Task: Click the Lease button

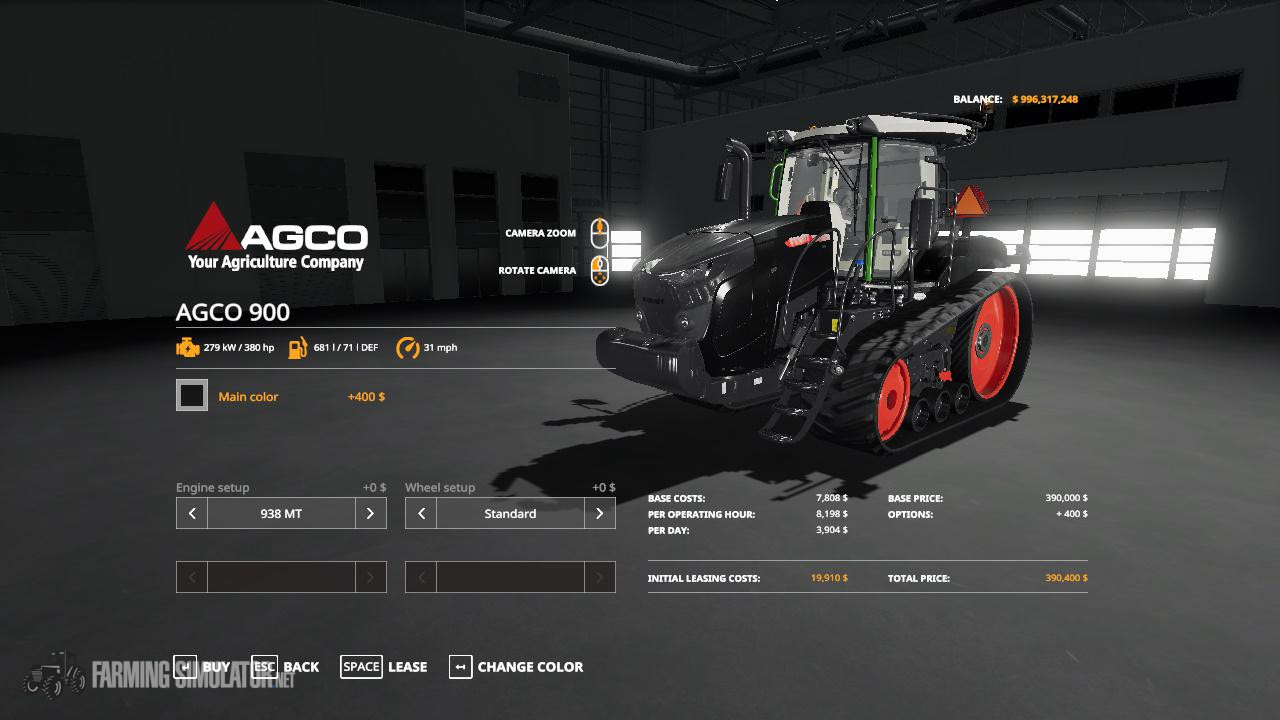Action: [x=407, y=667]
